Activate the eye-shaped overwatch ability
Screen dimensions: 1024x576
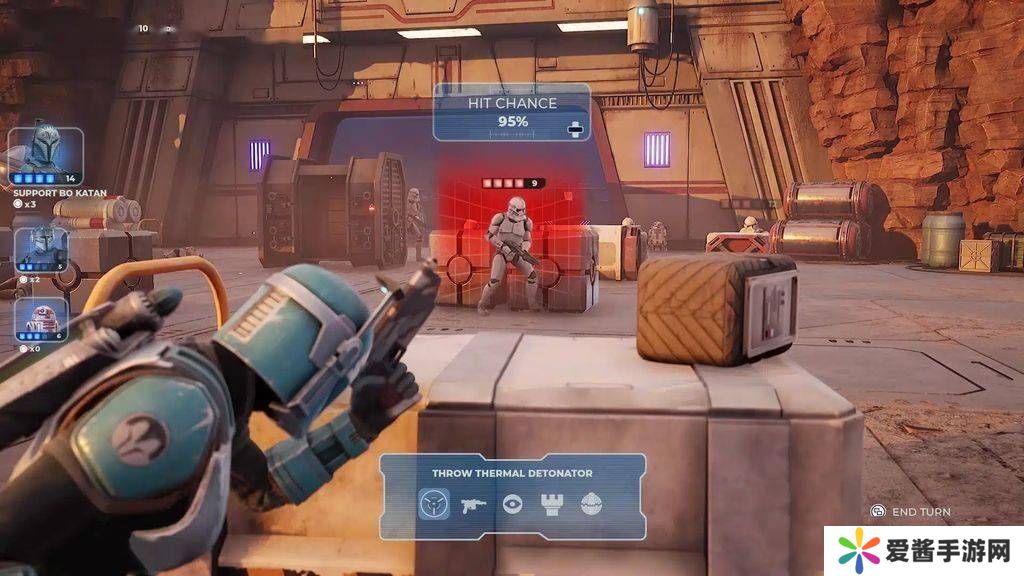click(512, 504)
